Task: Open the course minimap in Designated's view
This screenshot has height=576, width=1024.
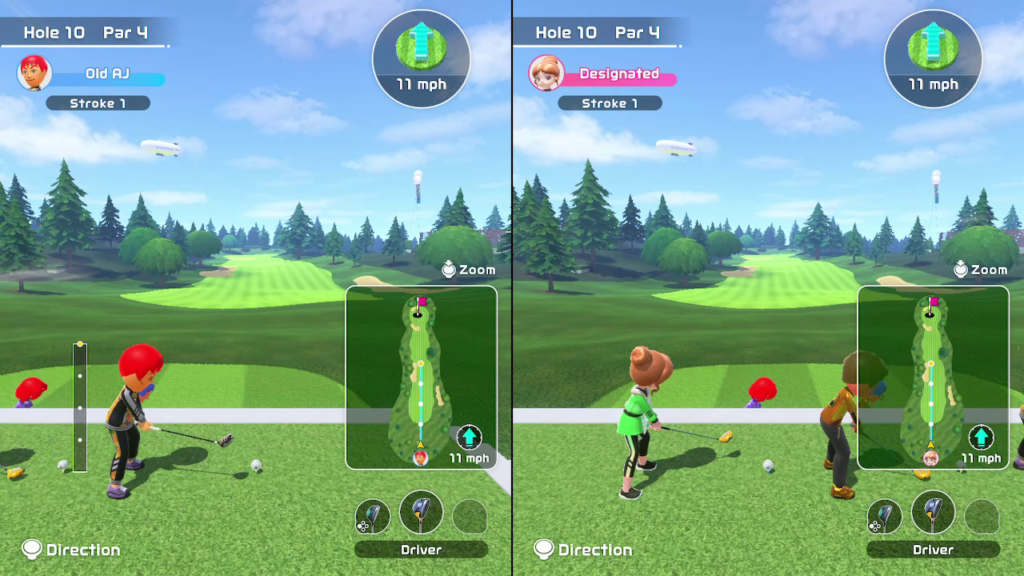Action: [932, 377]
